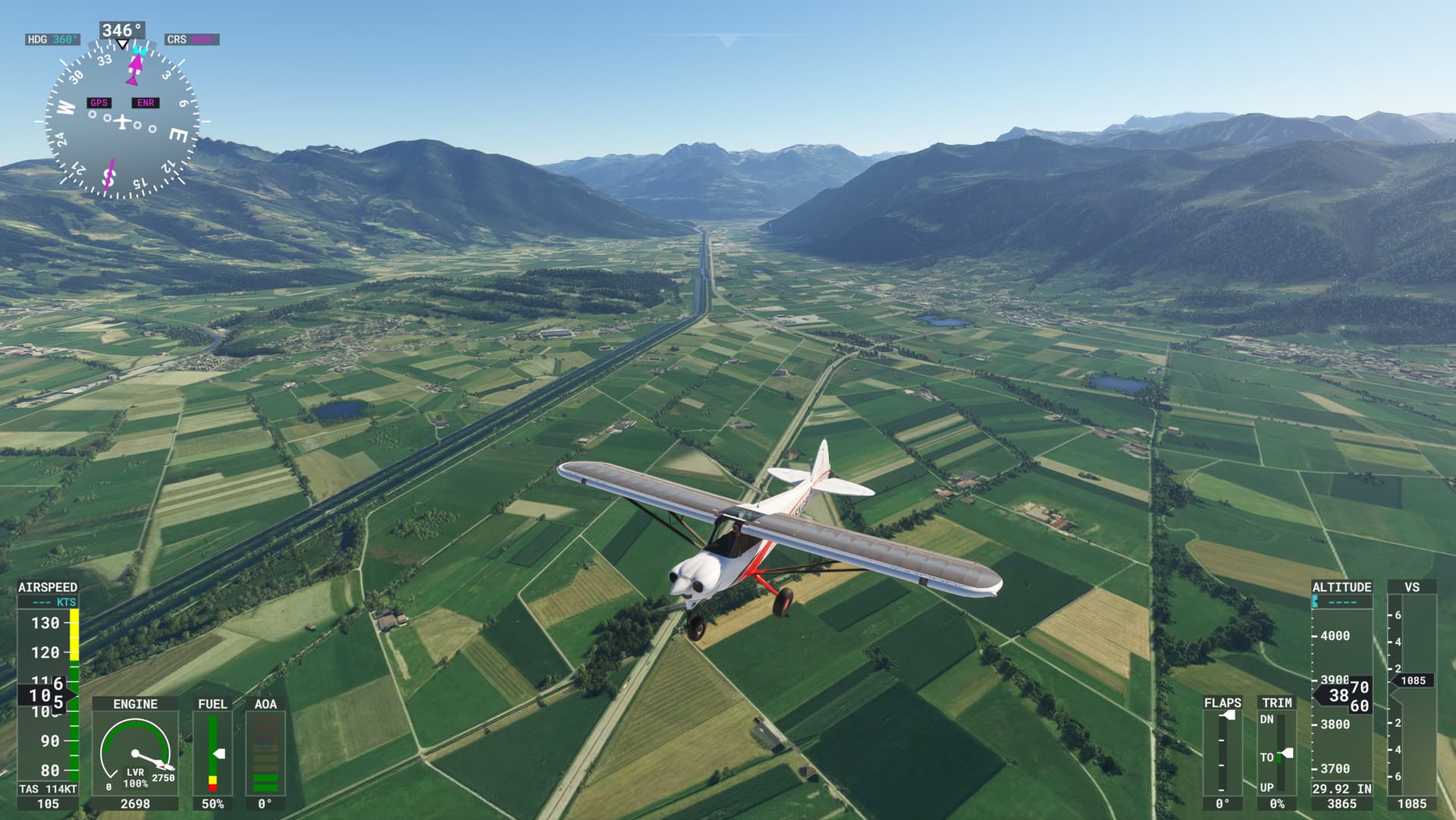Viewport: 1456px width, 820px height.
Task: Select the ENR mode badge
Action: click(x=147, y=102)
